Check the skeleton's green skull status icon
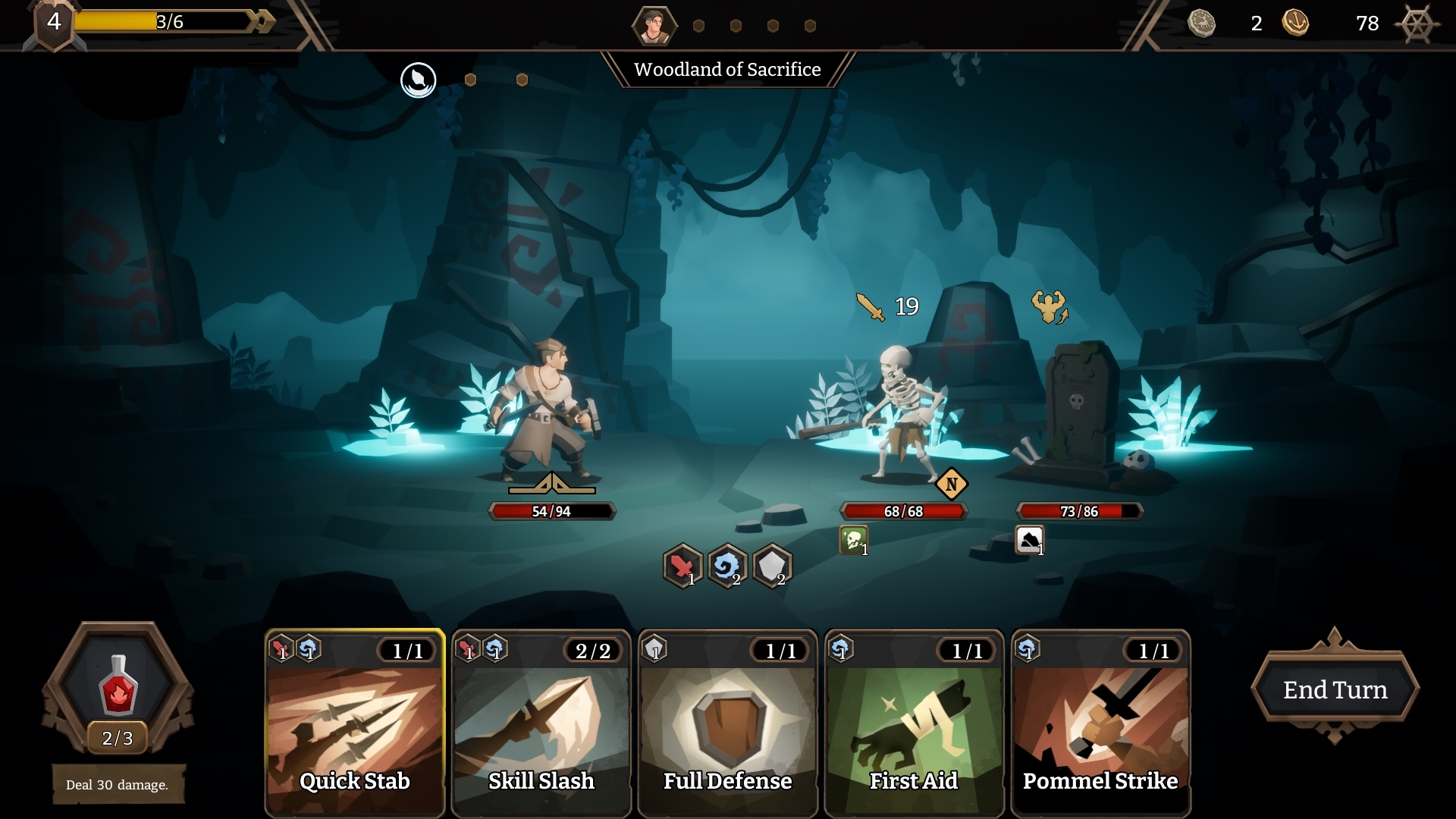1456x819 pixels. click(853, 541)
